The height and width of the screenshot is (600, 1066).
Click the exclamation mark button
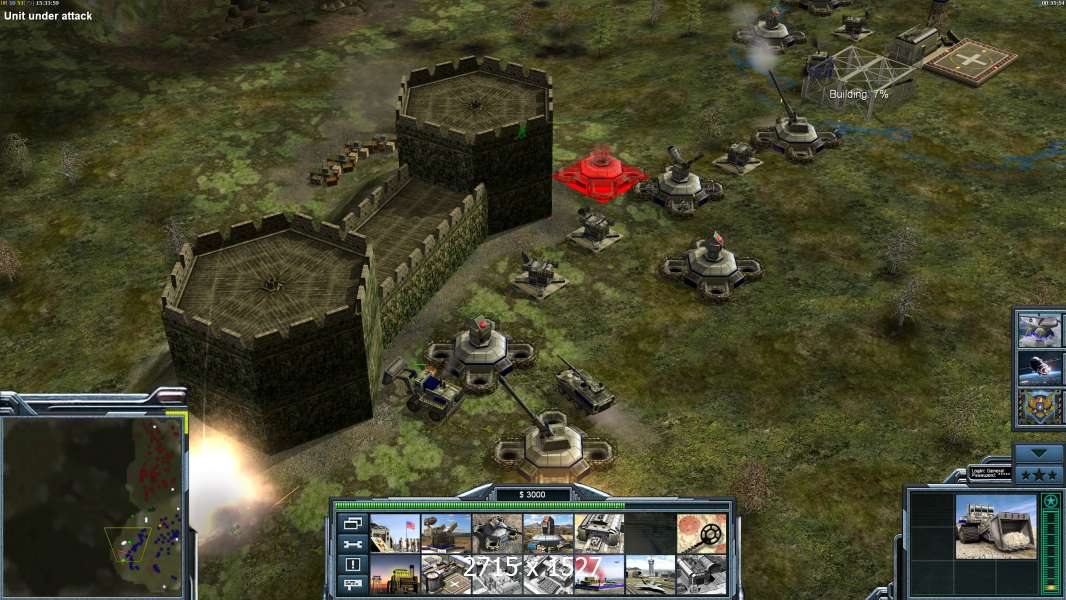[352, 565]
